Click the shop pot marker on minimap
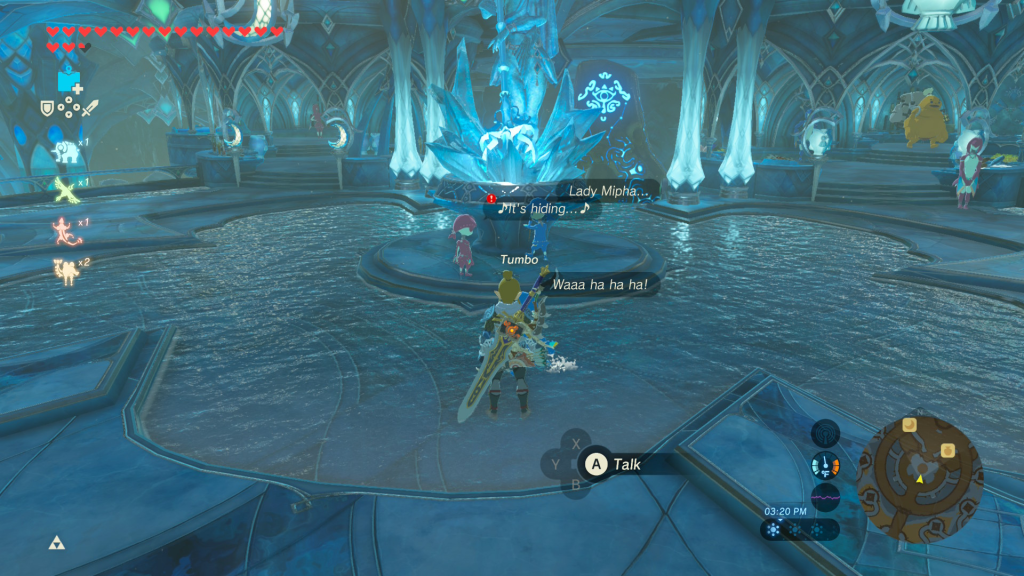Image resolution: width=1024 pixels, height=576 pixels. 946,452
